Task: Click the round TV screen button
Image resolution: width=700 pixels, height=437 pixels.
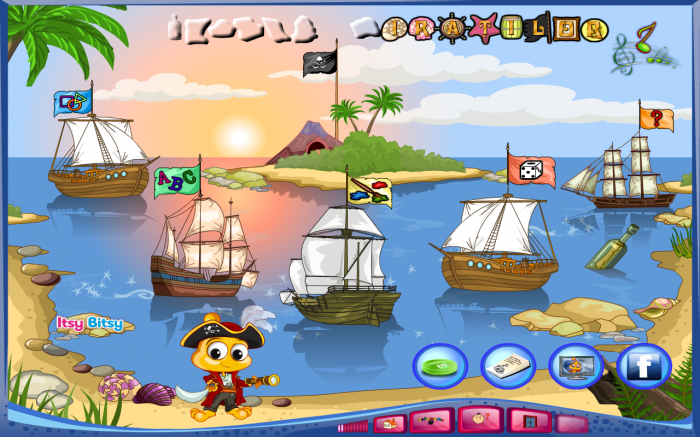Action: pyautogui.click(x=575, y=365)
